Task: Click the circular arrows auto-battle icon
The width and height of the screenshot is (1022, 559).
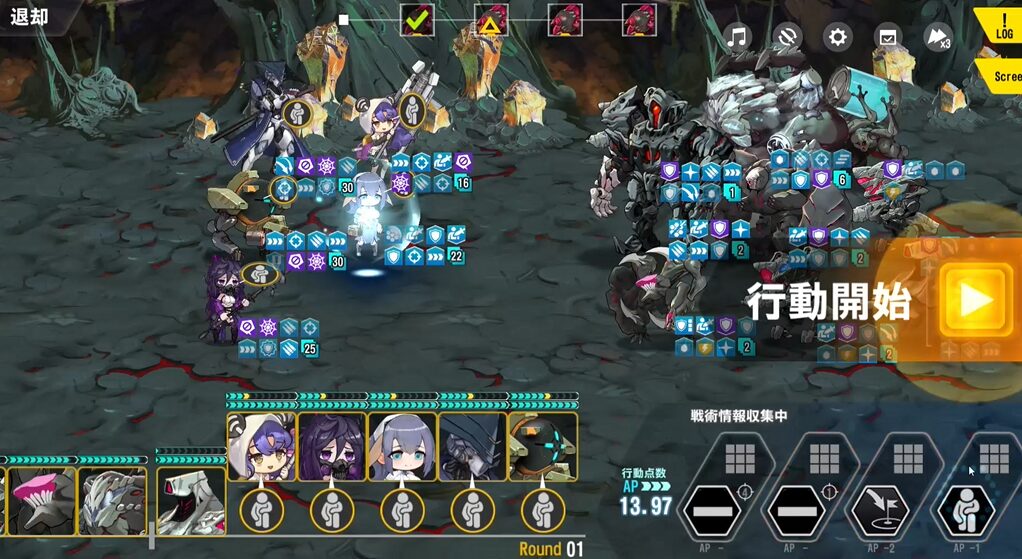Action: [787, 38]
